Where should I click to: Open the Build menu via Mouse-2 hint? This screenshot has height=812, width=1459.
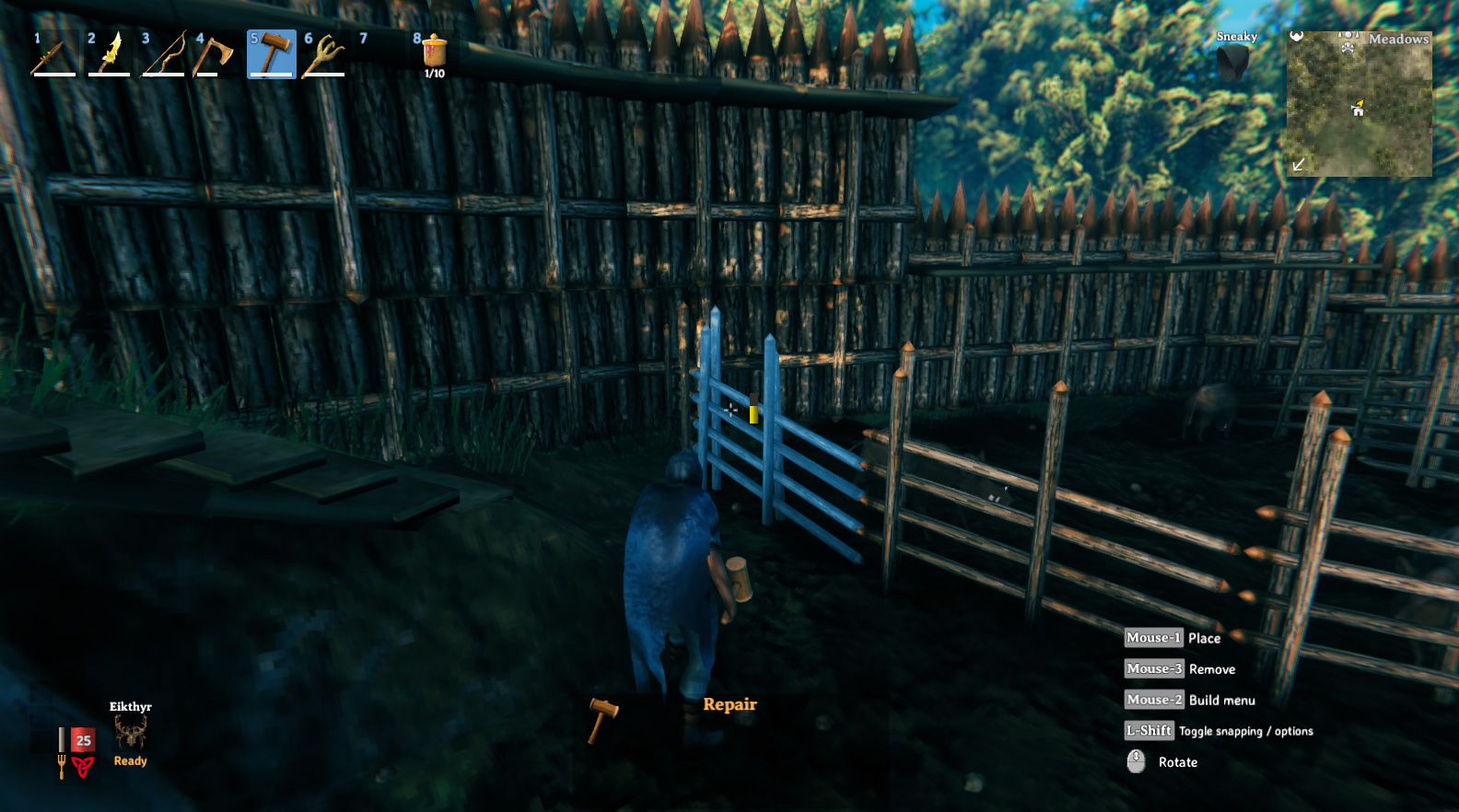(x=1153, y=700)
